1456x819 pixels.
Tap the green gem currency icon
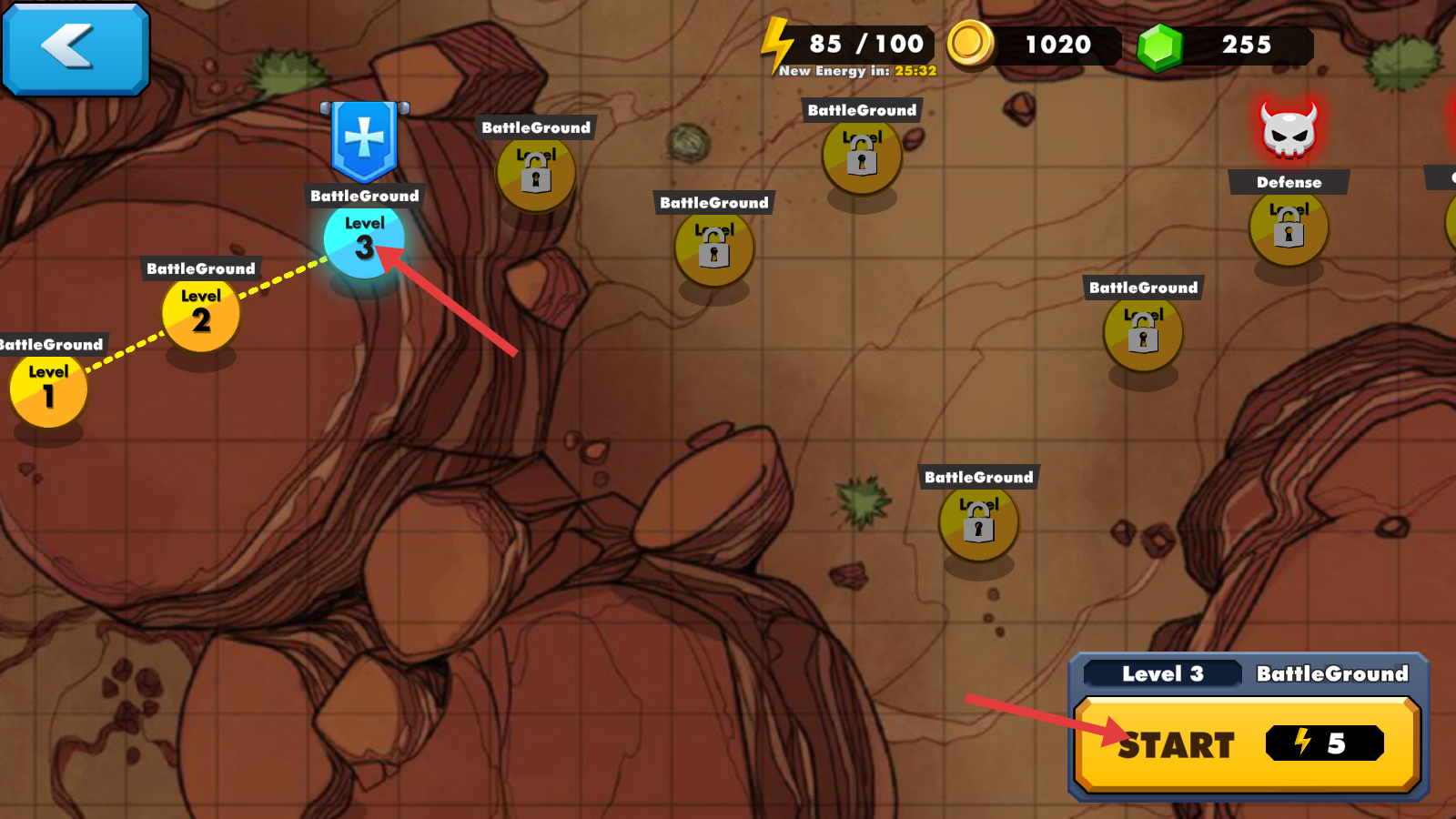tap(1160, 45)
